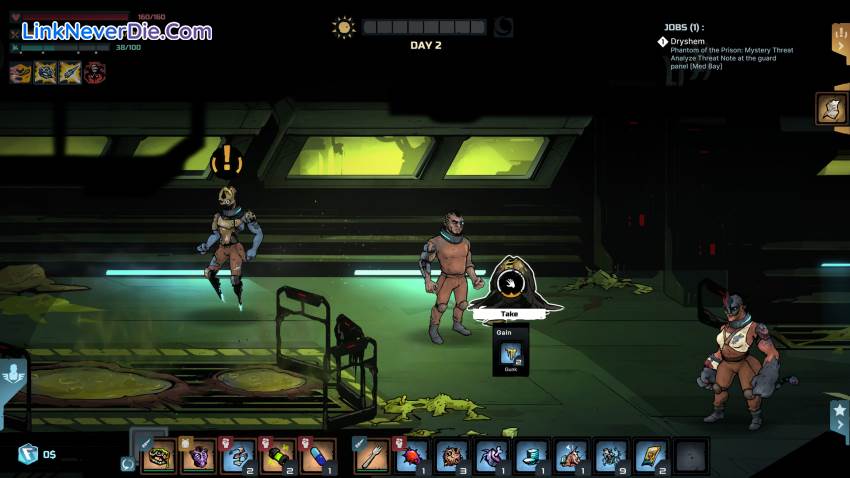Take the gunk from the pile
Viewport: 850px width, 478px height.
(510, 313)
